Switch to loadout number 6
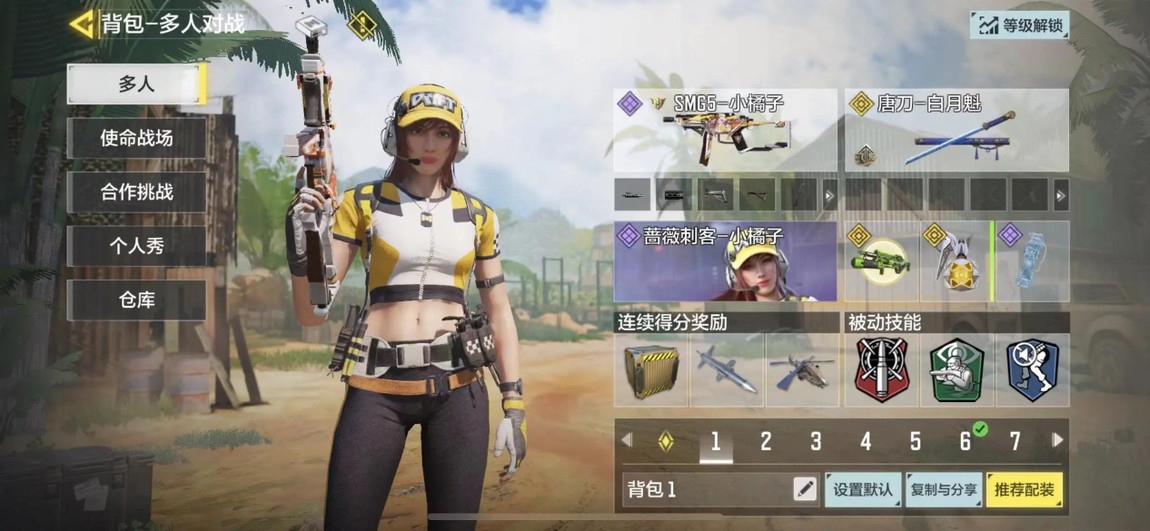This screenshot has height=531, width=1150. click(x=965, y=441)
